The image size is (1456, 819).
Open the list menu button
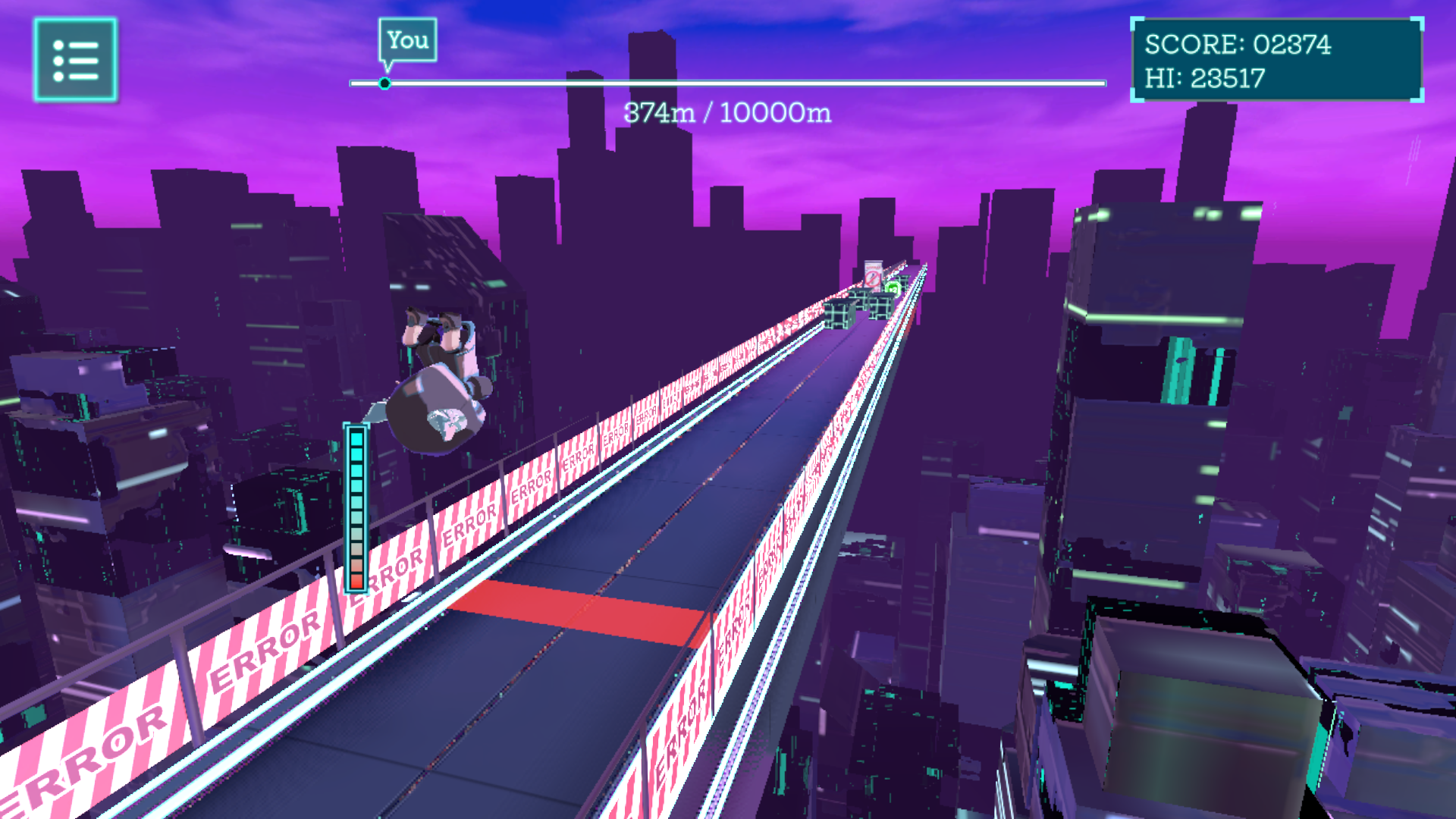[x=75, y=60]
